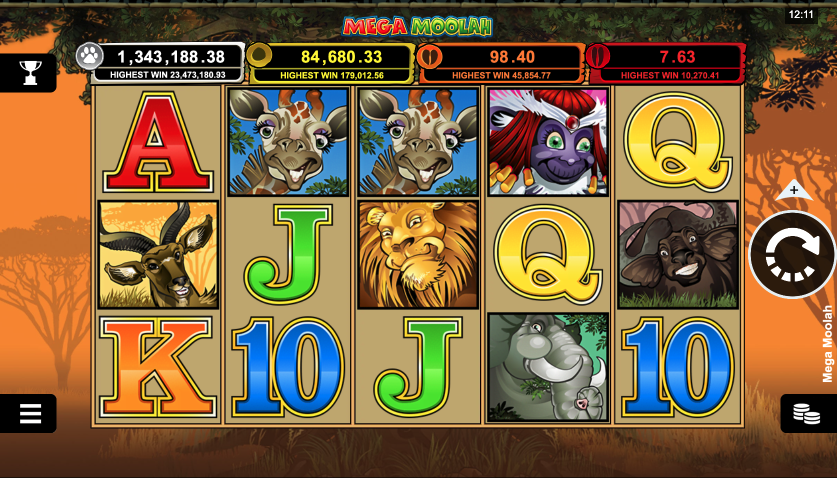This screenshot has height=478, width=837.
Task: Spin the reels with the circular arrow button
Action: point(792,254)
